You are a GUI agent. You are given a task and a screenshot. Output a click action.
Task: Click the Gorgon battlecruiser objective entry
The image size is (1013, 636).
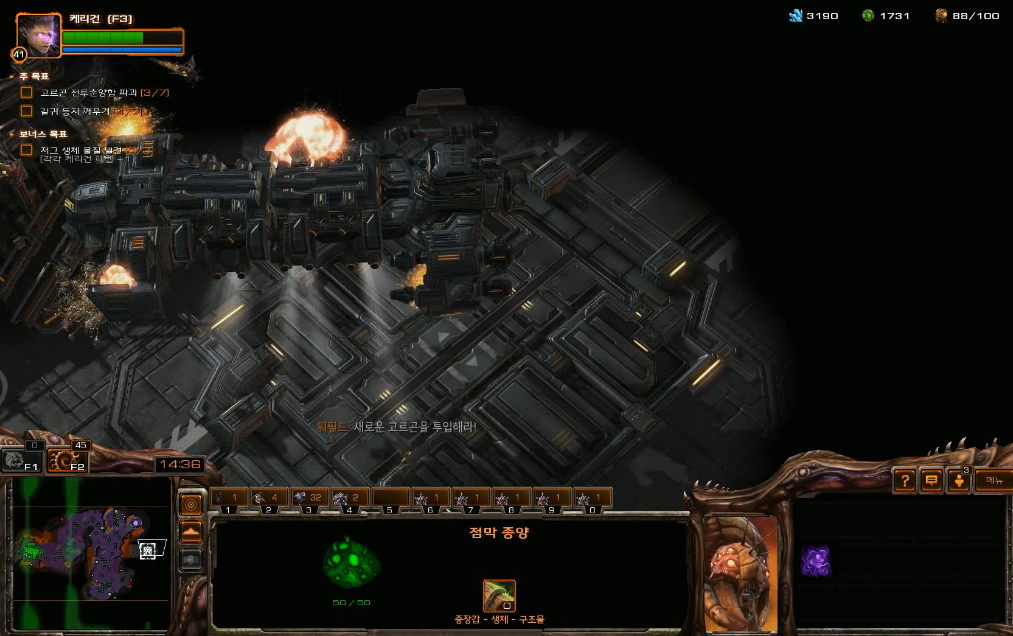pyautogui.click(x=88, y=92)
